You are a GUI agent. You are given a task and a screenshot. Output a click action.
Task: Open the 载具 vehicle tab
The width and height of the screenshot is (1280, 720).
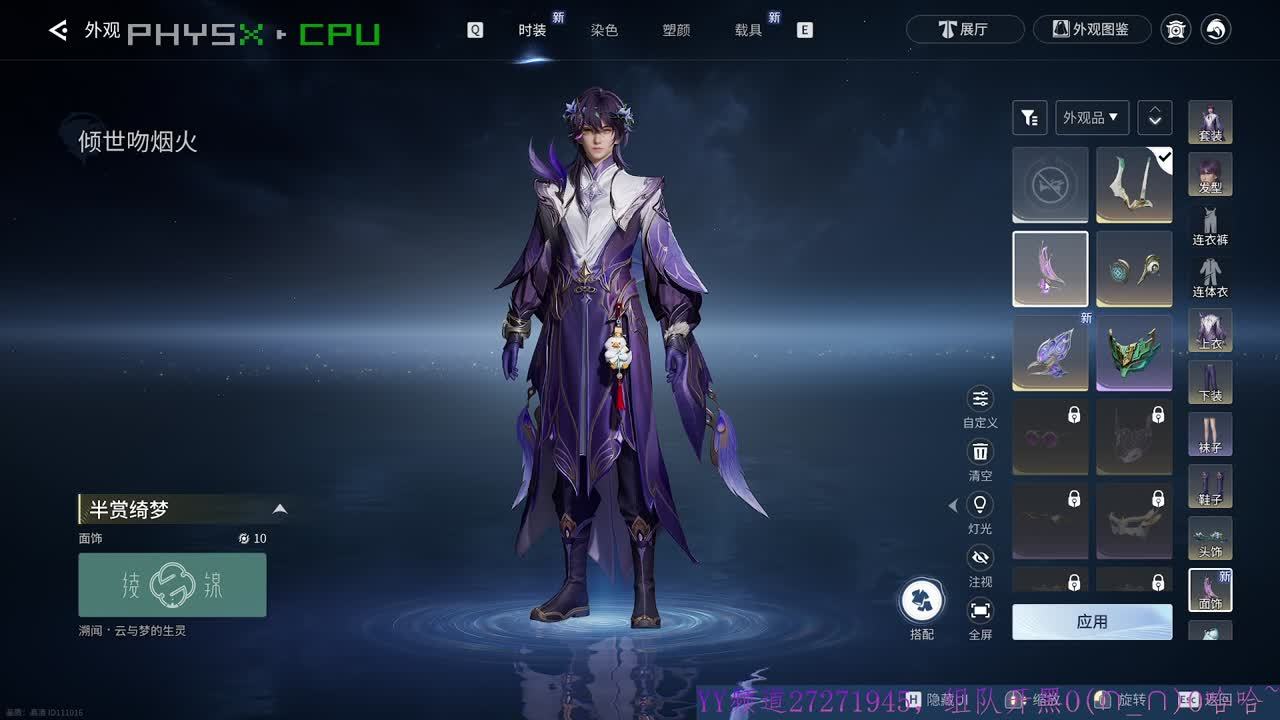click(x=748, y=30)
